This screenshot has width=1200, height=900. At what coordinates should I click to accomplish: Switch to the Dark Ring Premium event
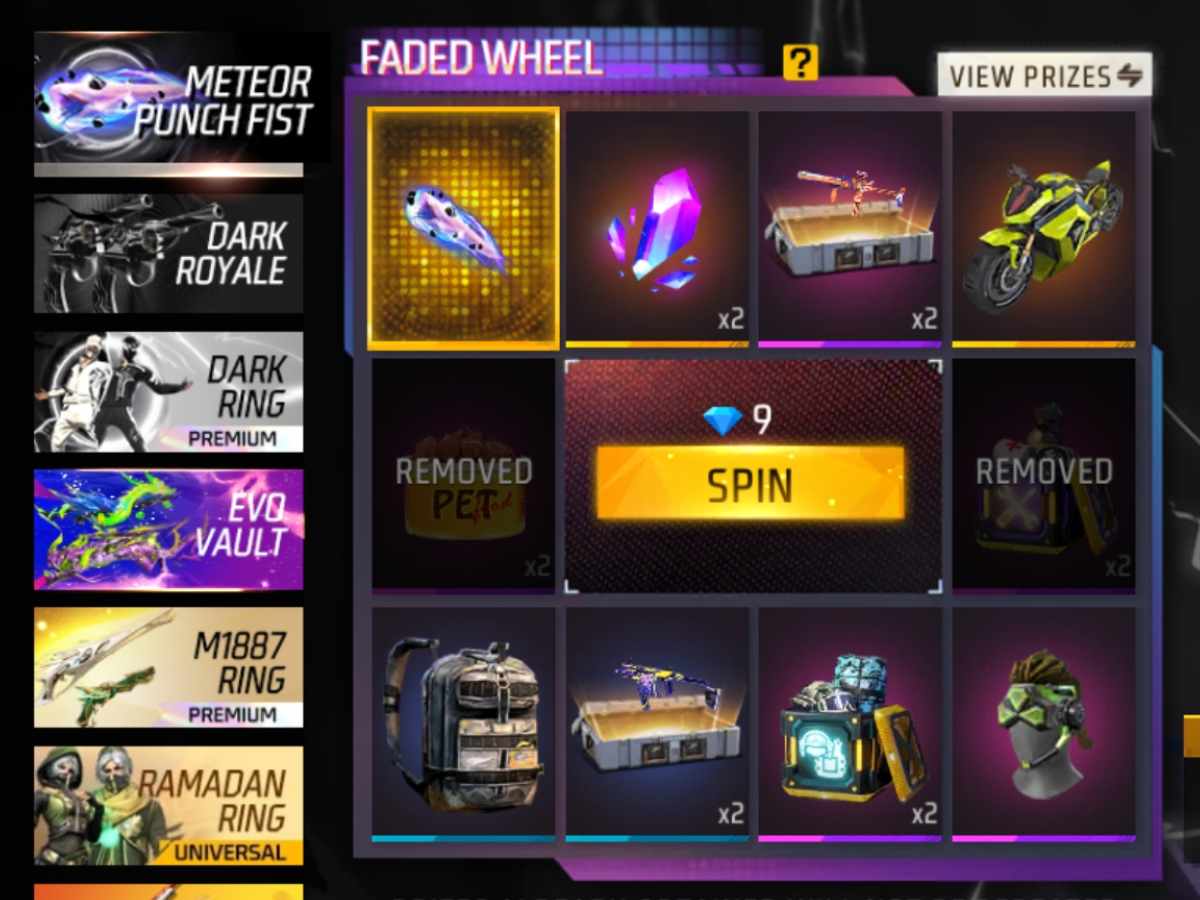click(169, 391)
